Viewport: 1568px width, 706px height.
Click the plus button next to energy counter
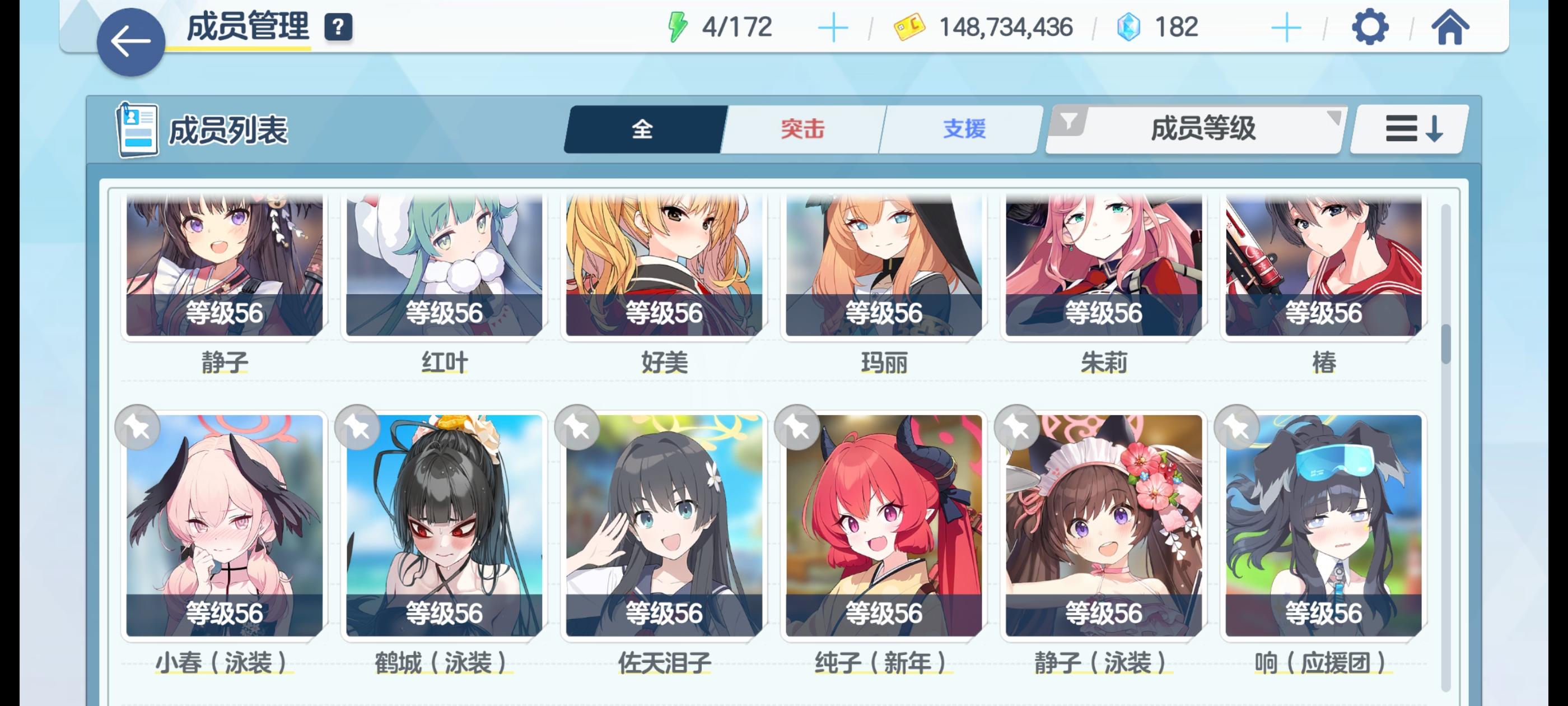834,26
